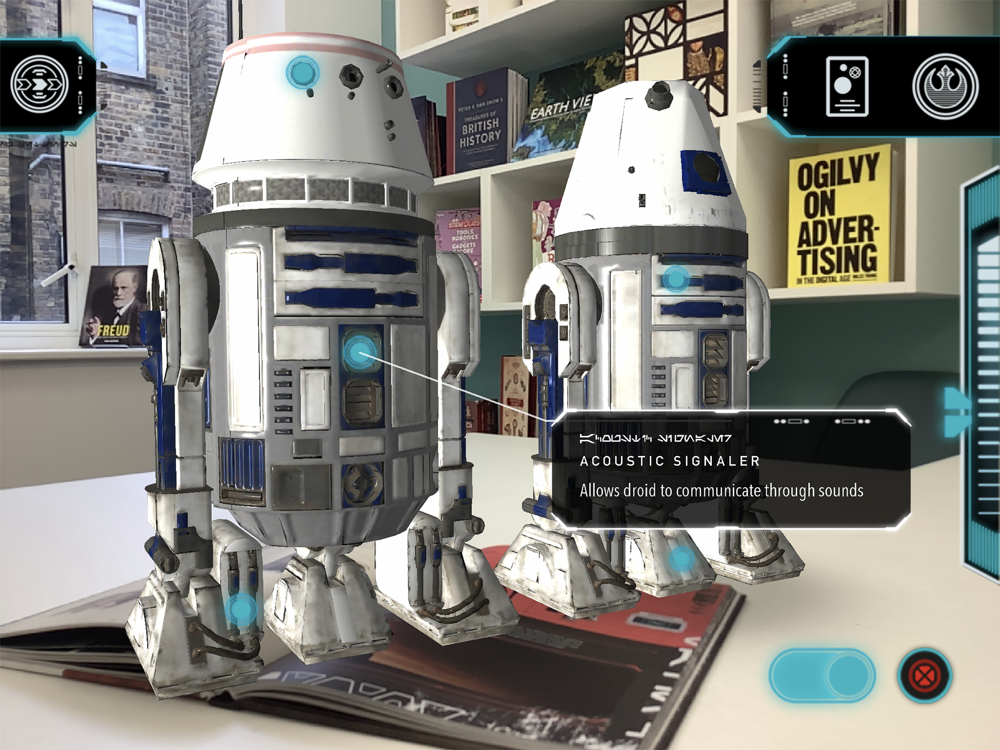Close the view with the red X button

(924, 676)
